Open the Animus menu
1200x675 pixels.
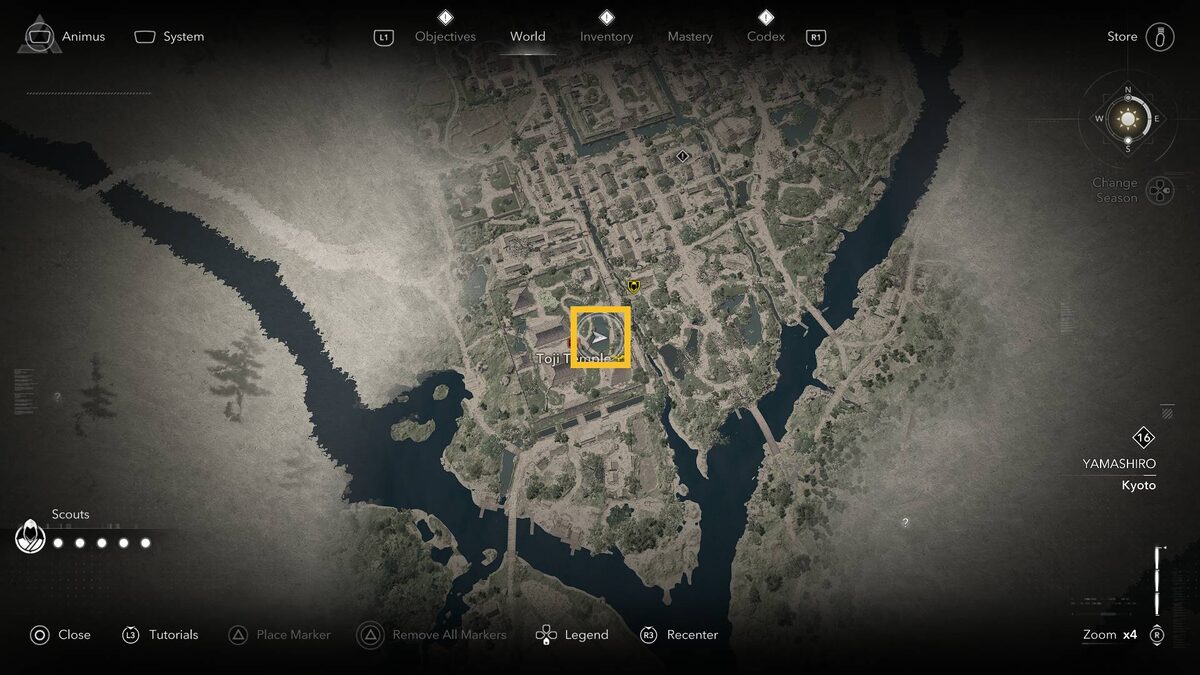tap(66, 37)
